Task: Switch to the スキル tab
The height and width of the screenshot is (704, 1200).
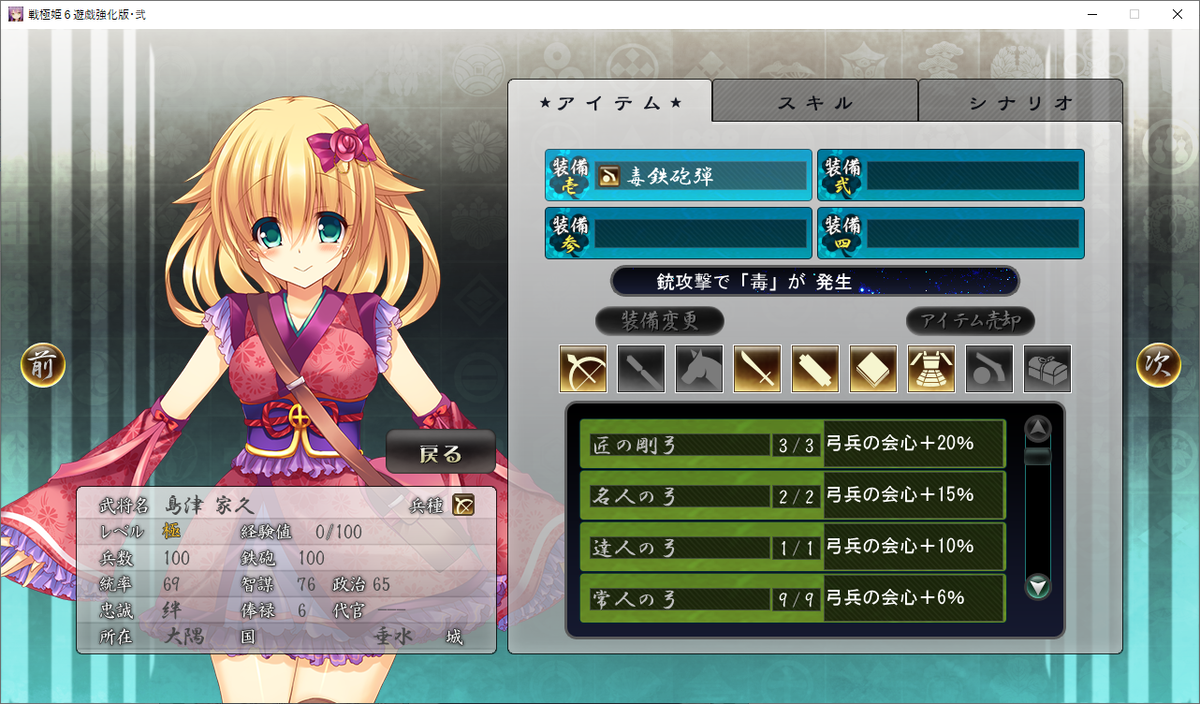Action: click(x=815, y=102)
